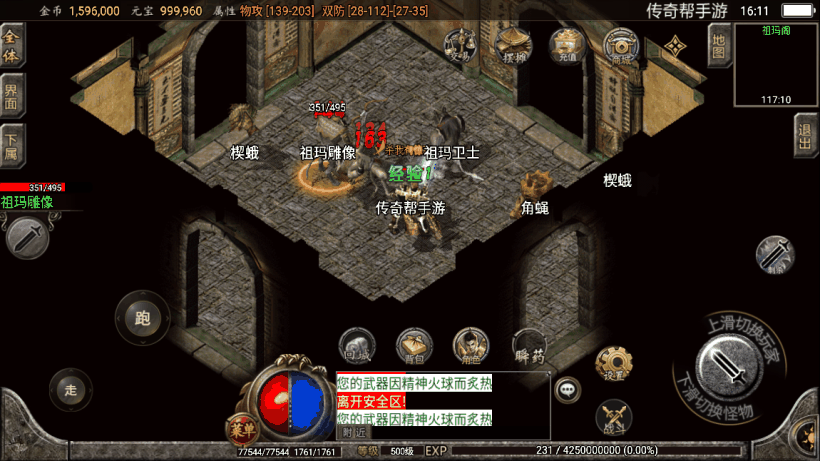Click the 退出 exit button
This screenshot has height=461, width=820.
tap(803, 133)
